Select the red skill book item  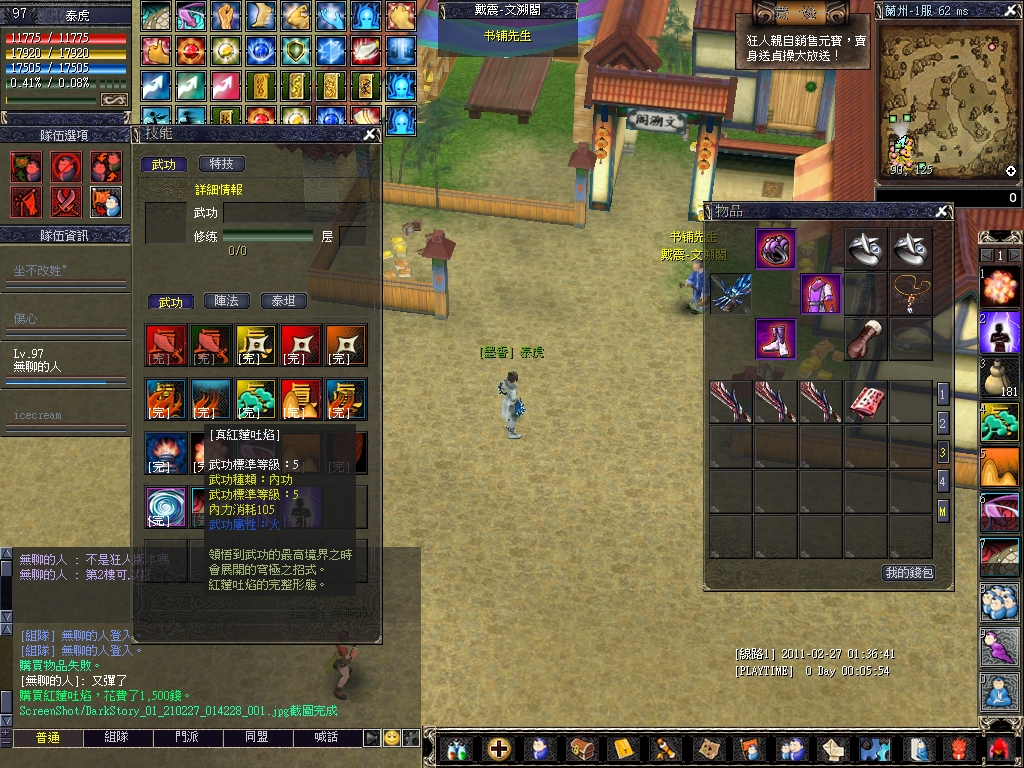click(x=864, y=402)
